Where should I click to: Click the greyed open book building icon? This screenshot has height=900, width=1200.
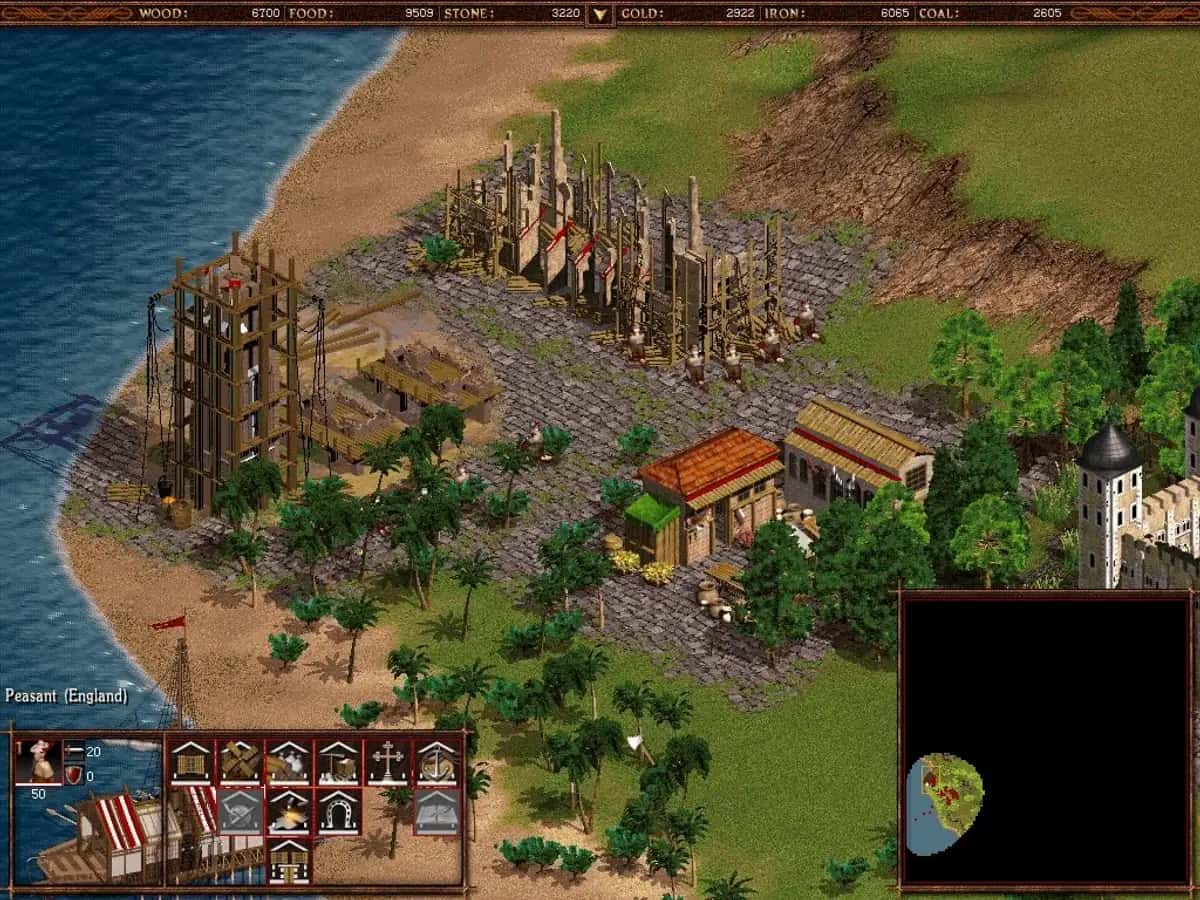(437, 811)
